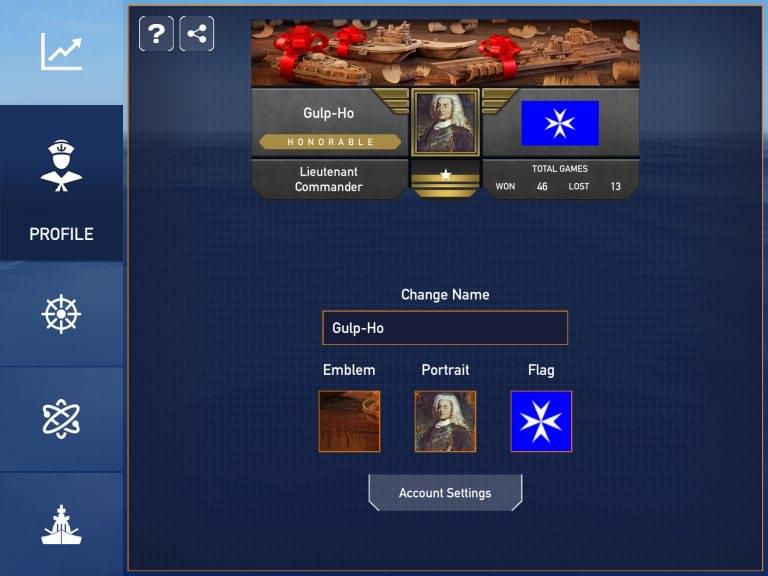Edit the Change Name text field
This screenshot has height=576, width=768.
(445, 328)
